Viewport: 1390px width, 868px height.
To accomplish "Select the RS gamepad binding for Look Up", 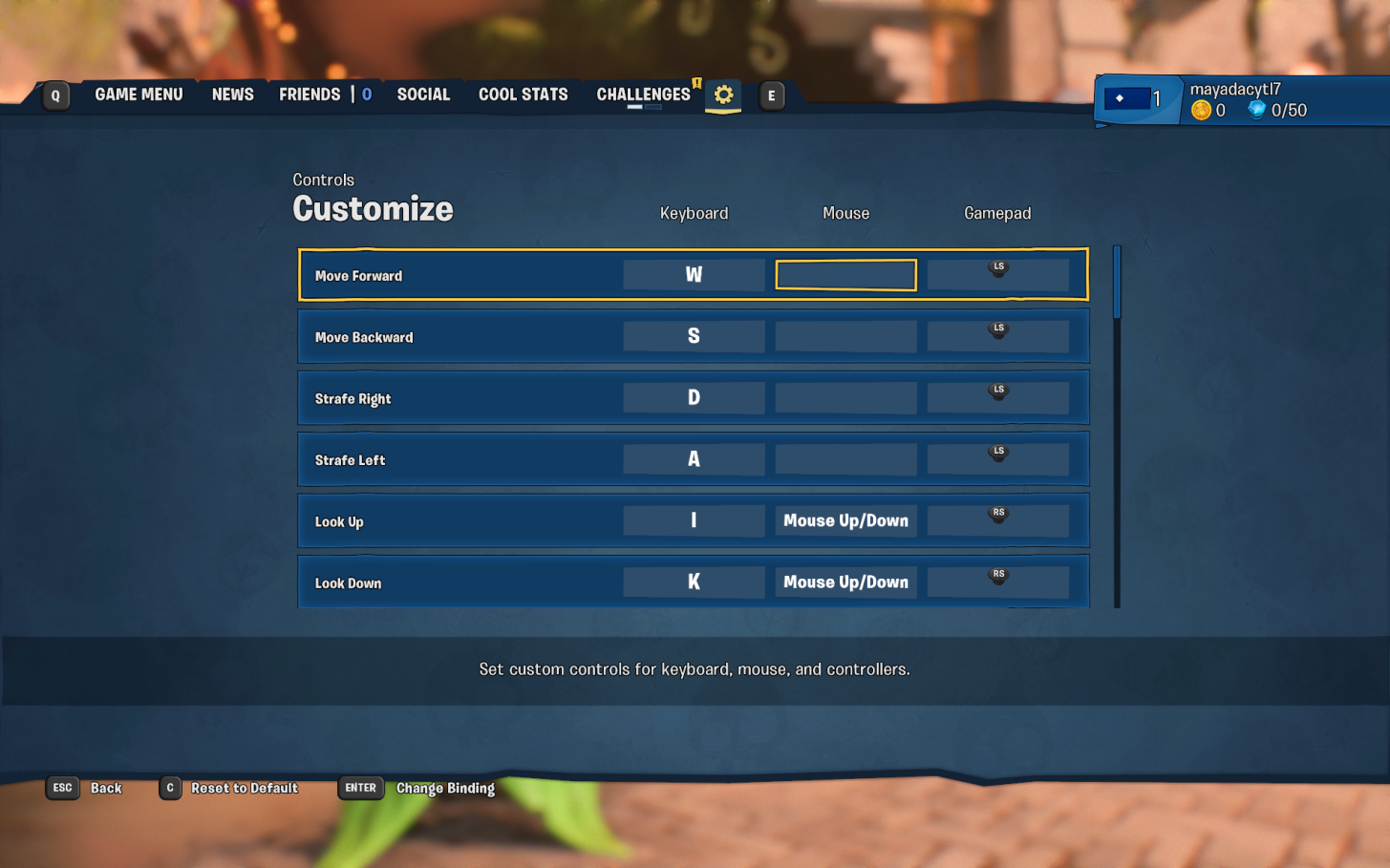I will (997, 519).
